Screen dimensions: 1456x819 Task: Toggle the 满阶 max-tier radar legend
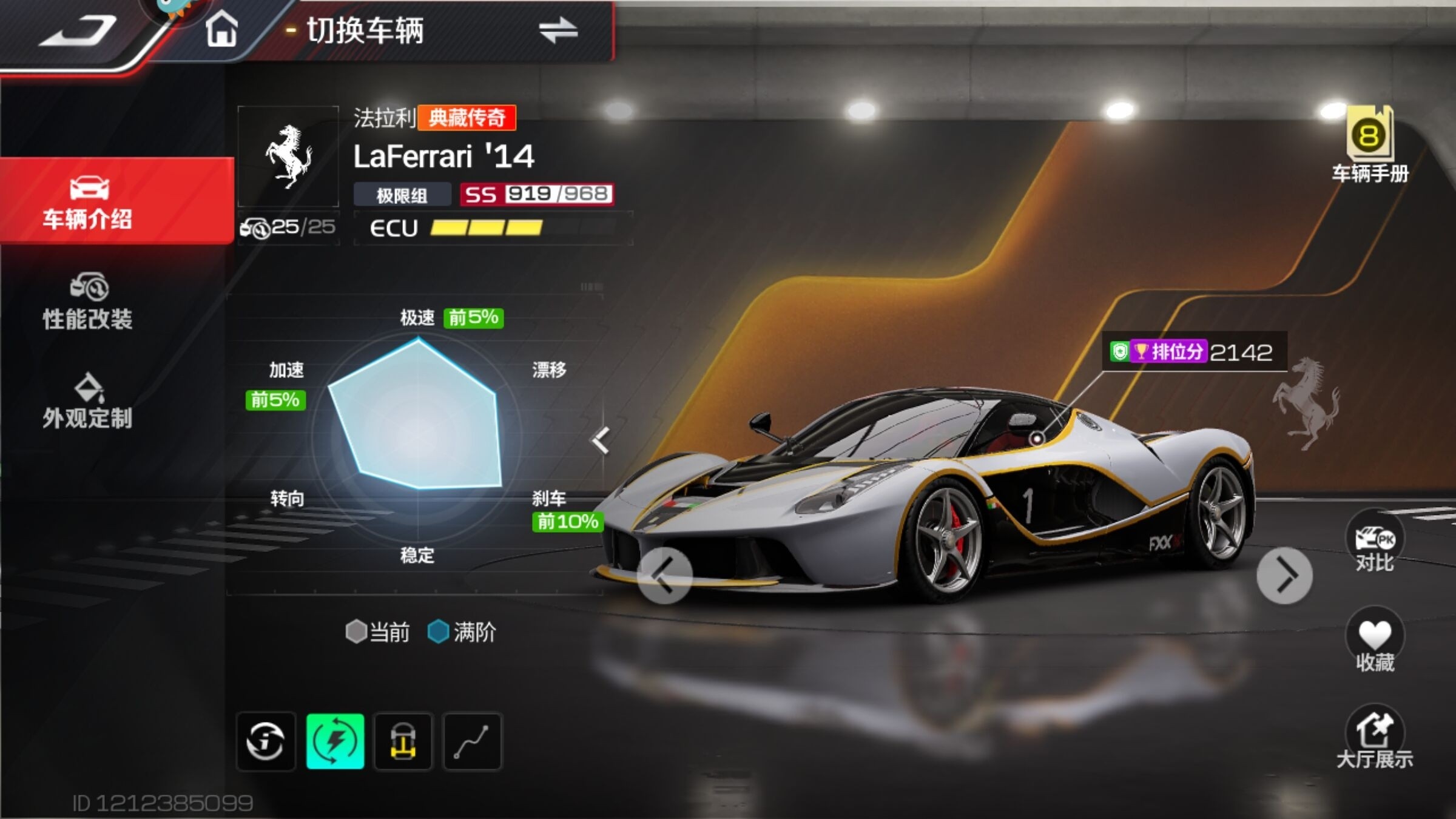[x=462, y=632]
